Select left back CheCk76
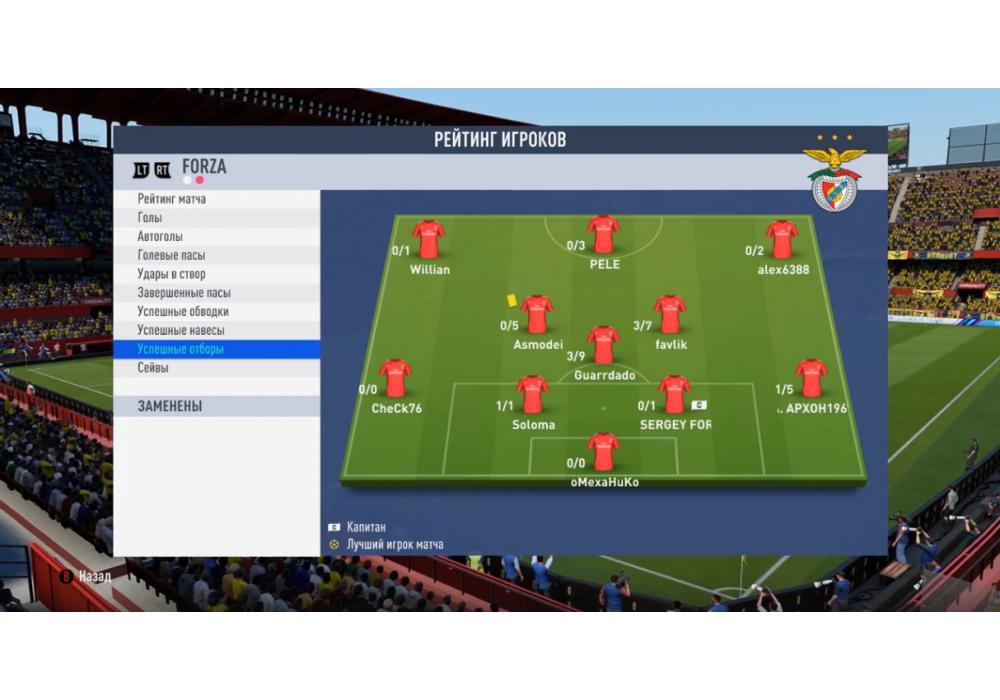 pyautogui.click(x=396, y=379)
